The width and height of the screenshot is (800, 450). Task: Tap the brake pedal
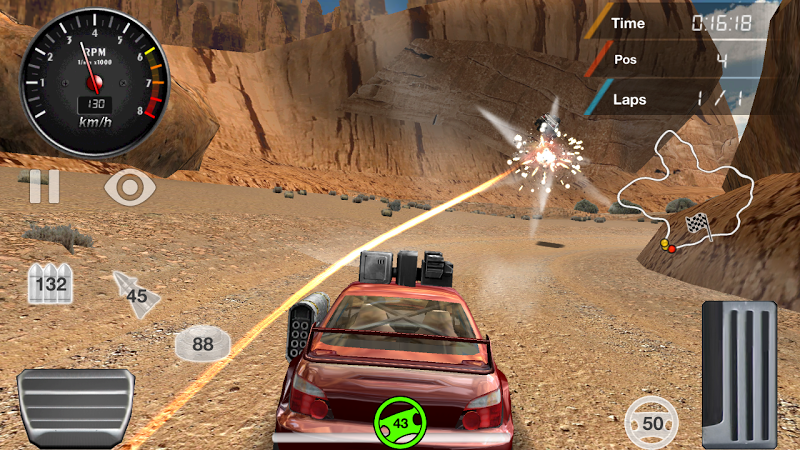(x=75, y=407)
